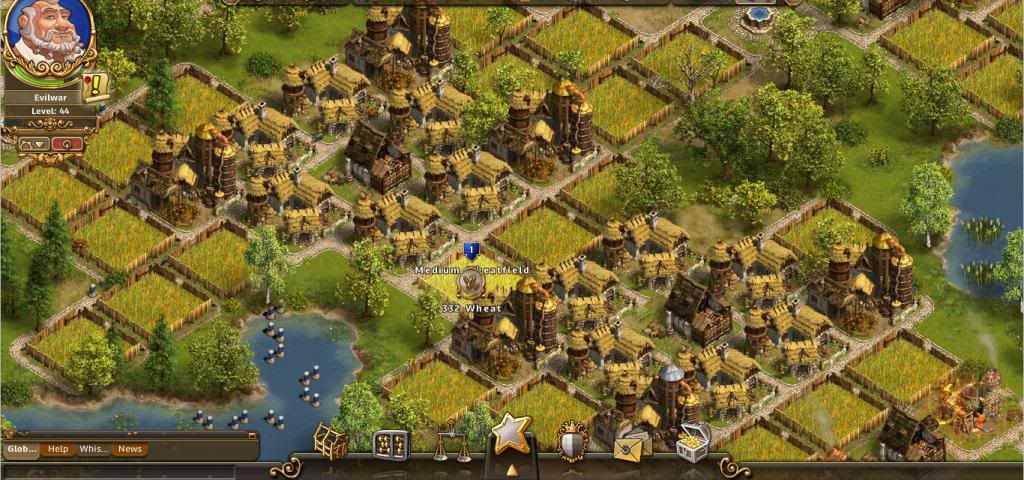
Task: Open the guild shield icon
Action: (571, 442)
